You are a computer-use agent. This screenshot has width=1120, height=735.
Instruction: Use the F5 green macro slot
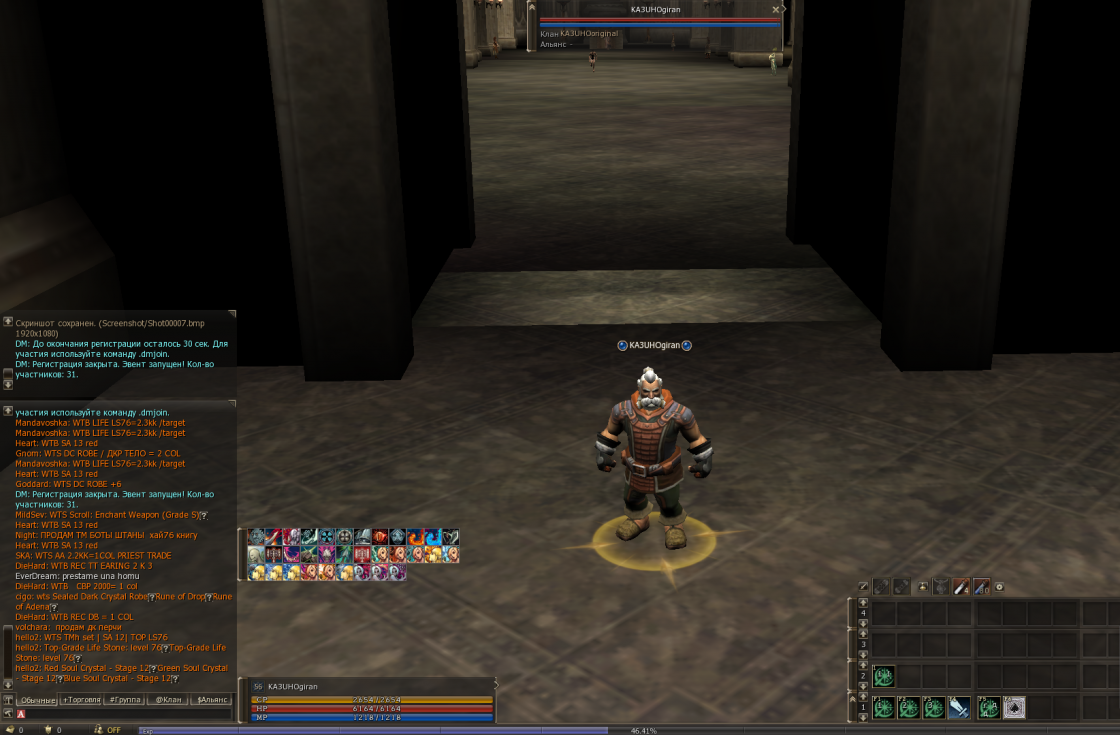tap(988, 708)
